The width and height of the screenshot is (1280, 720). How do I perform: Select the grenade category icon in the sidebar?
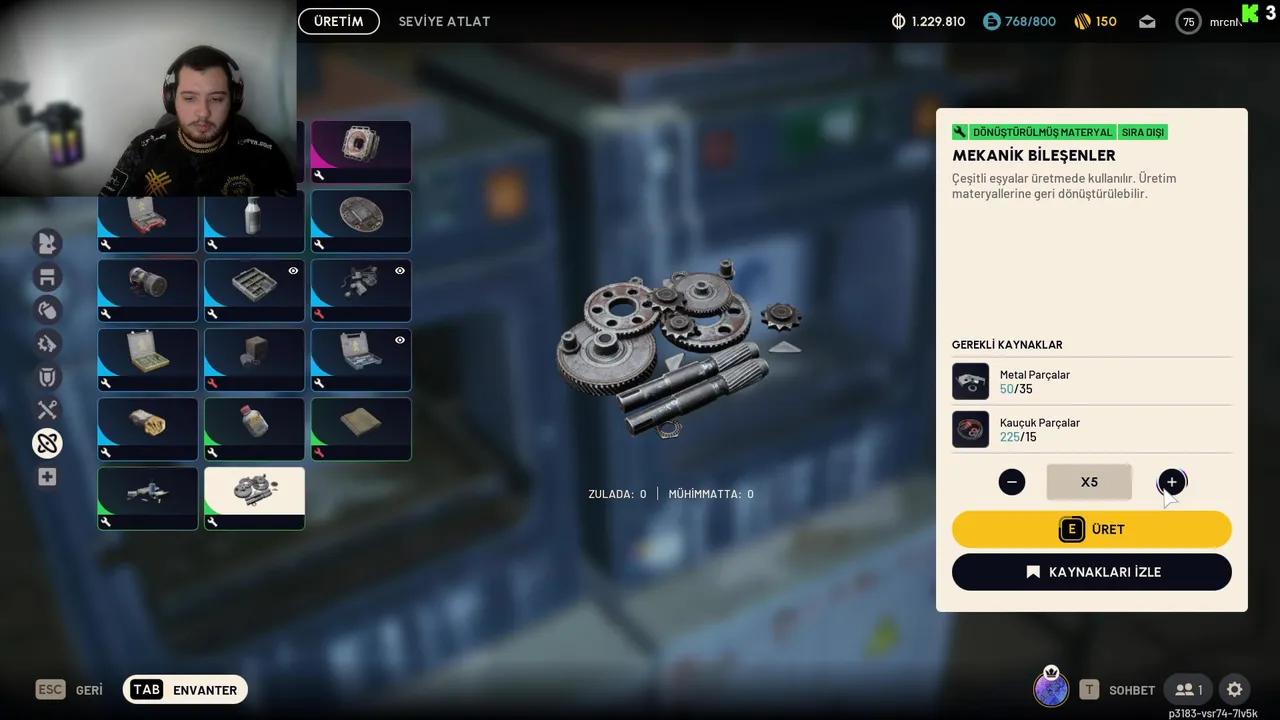(x=47, y=311)
